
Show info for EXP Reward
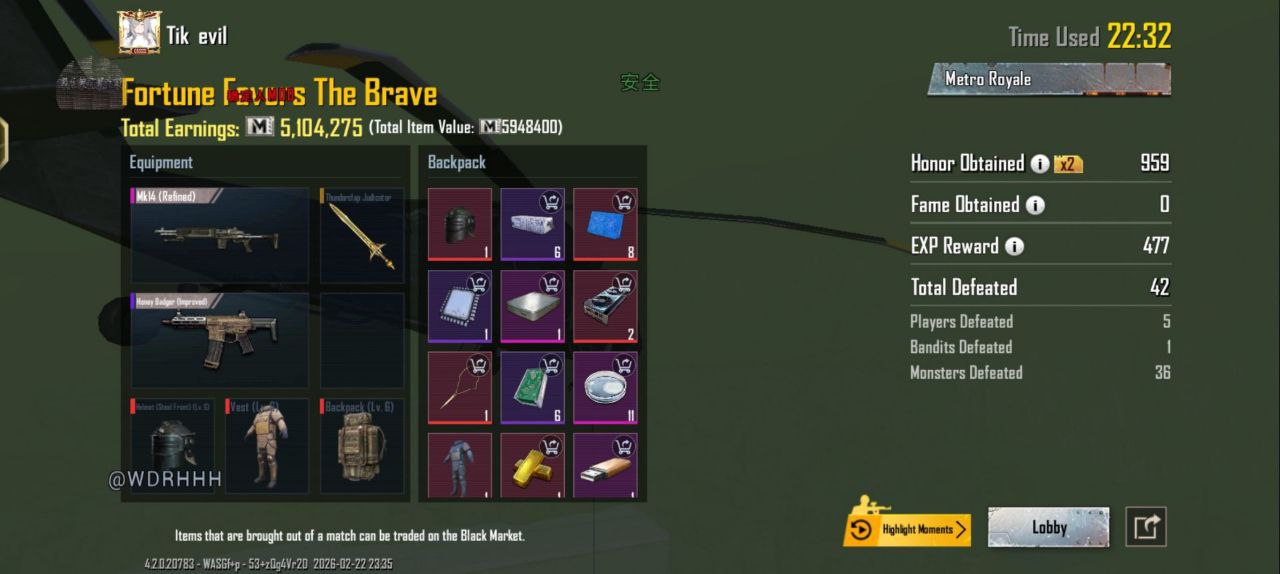pos(1015,246)
